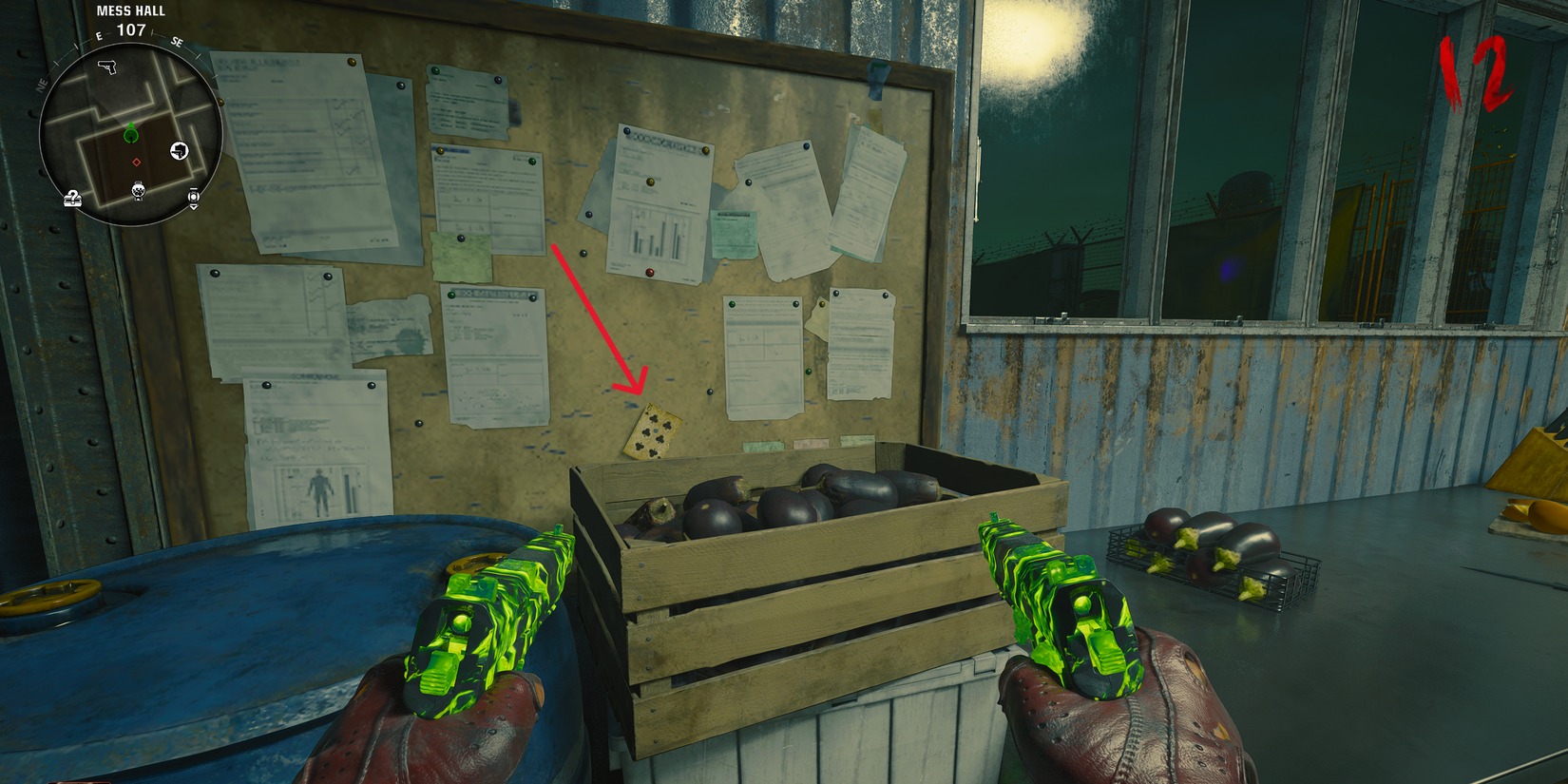Click the ammo indicator icon on the minimap edge
The height and width of the screenshot is (784, 1568).
pyautogui.click(x=194, y=198)
